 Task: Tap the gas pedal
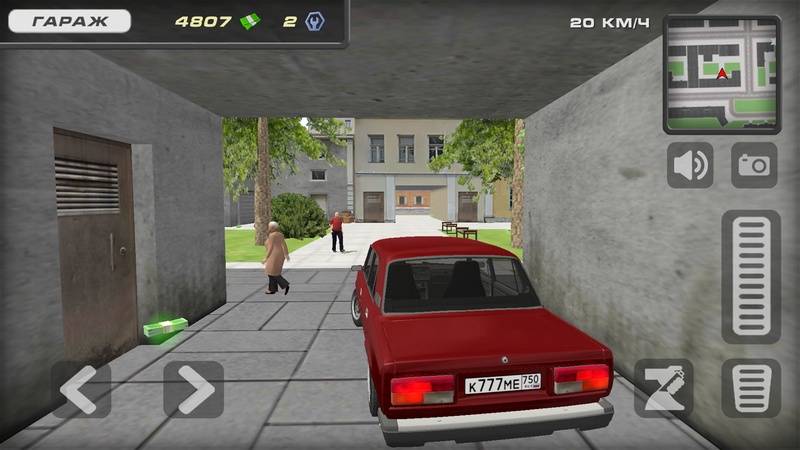(751, 277)
